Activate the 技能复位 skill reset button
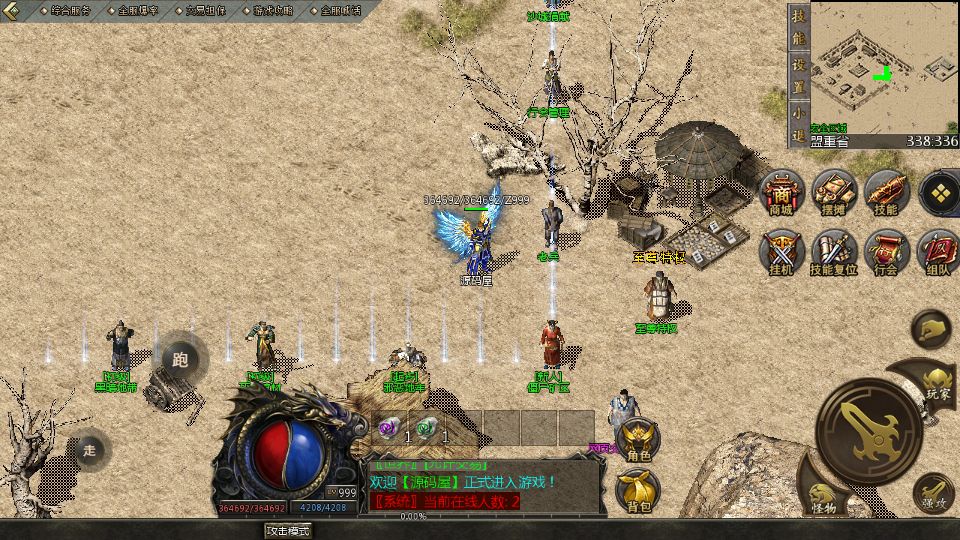 (832, 252)
